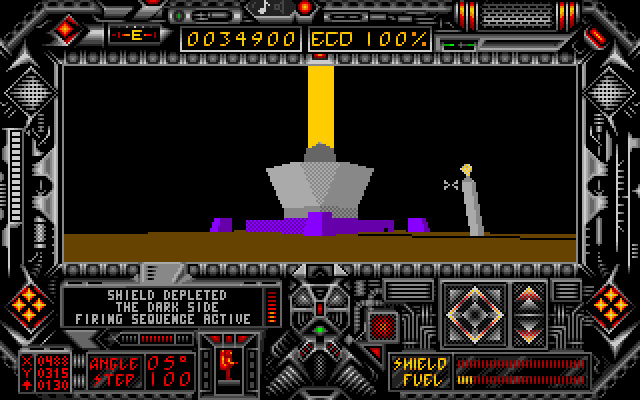Click the red square button beside console
The image size is (640, 400).
point(380,325)
